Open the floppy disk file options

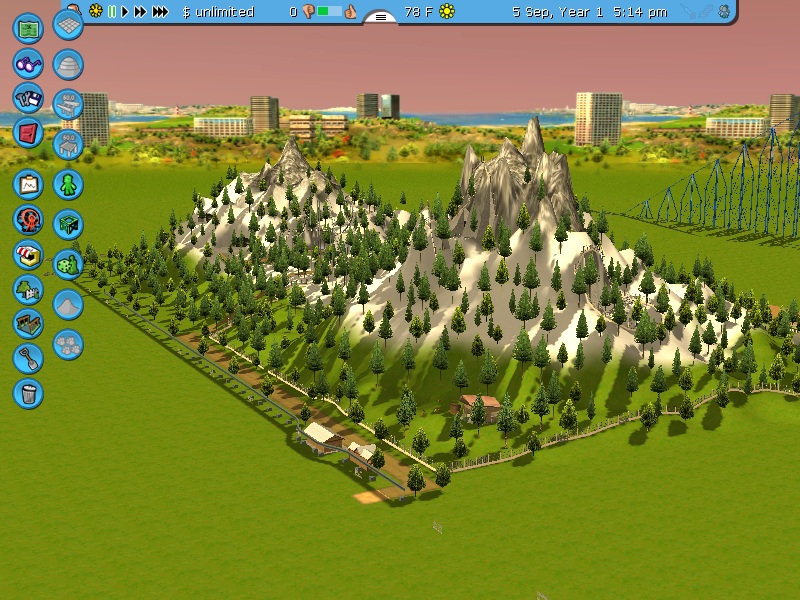[28, 98]
